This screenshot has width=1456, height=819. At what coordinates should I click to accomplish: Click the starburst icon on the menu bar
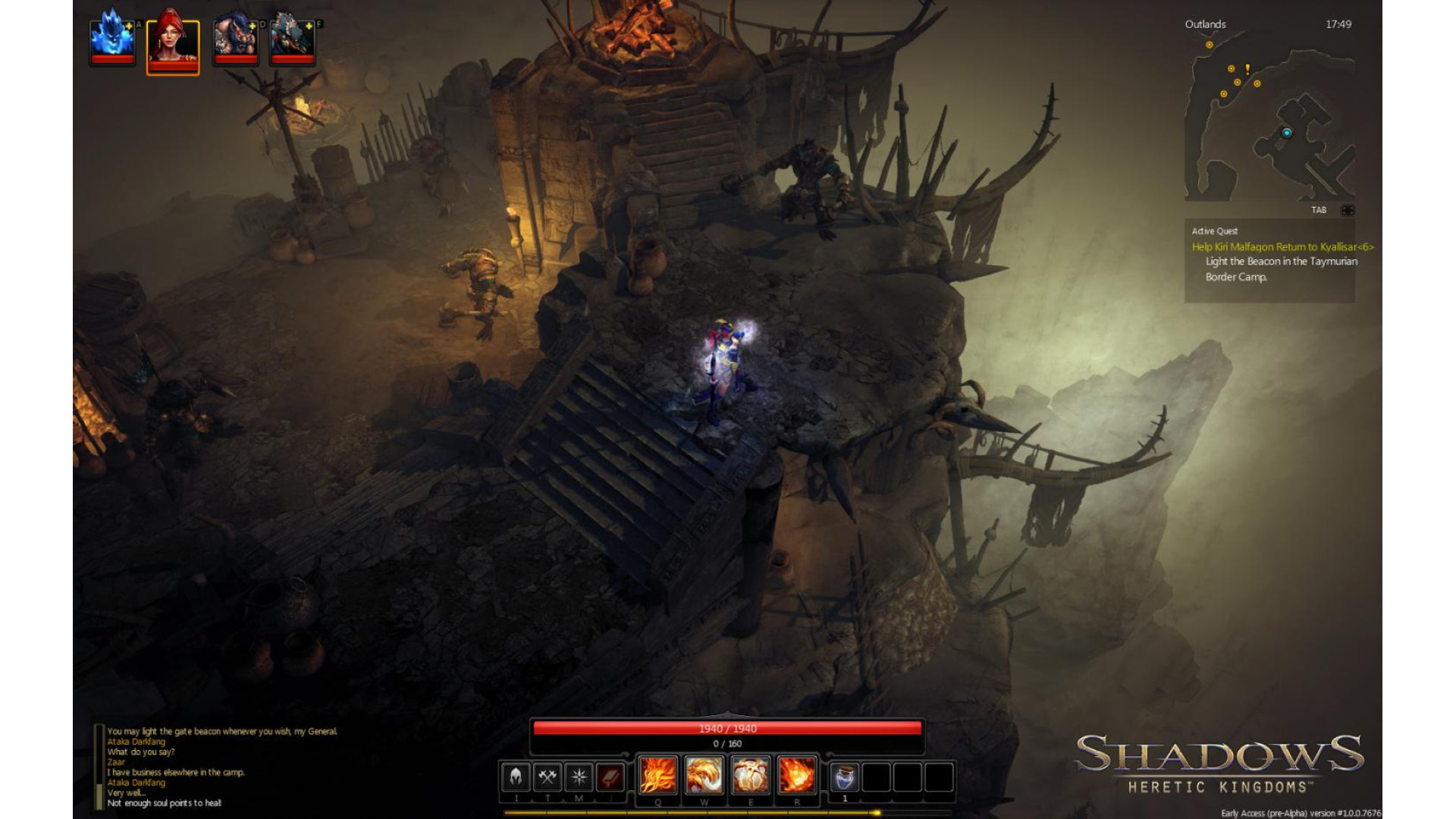point(579,777)
